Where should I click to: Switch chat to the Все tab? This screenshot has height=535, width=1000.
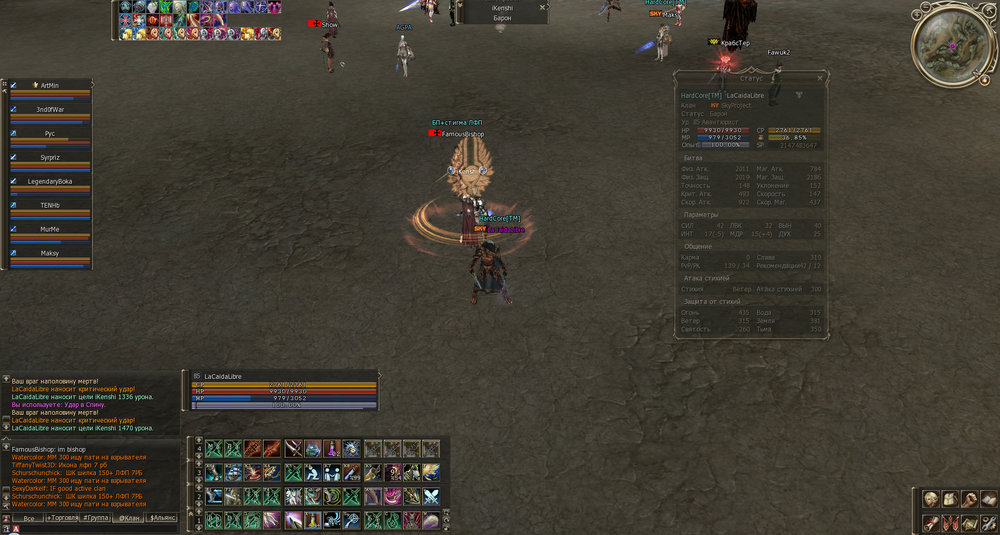click(30, 518)
